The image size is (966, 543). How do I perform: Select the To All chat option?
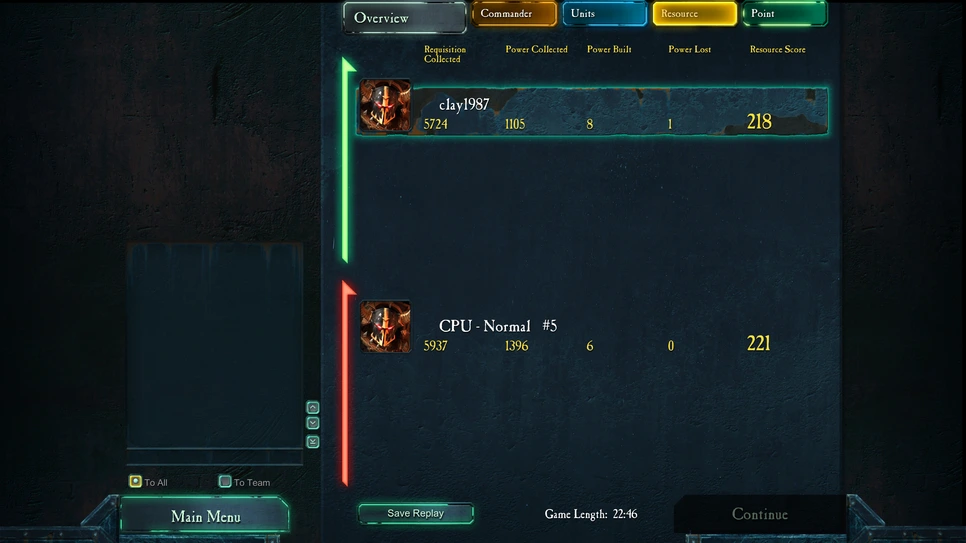pyautogui.click(x=136, y=481)
